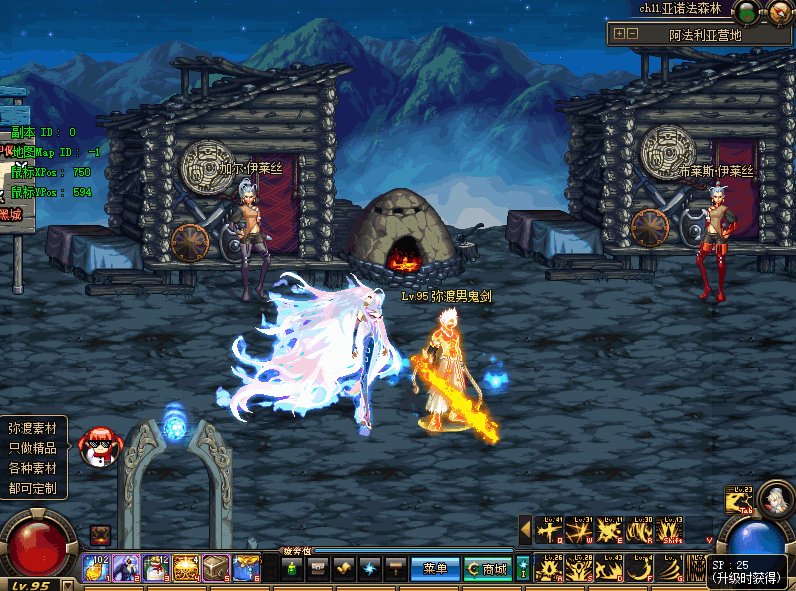Open the 菜单 menu button
Screen dimensions: 796x591
pos(435,569)
